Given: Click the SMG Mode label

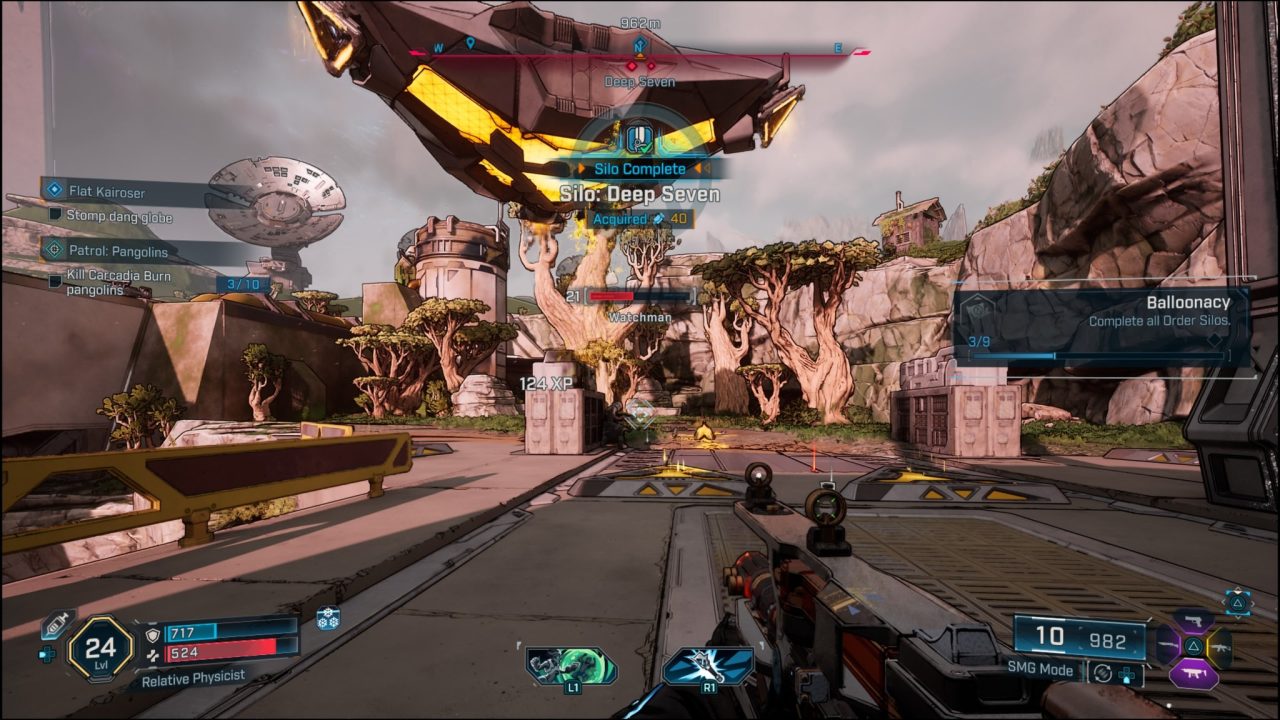Looking at the screenshot, I should coord(1041,670).
